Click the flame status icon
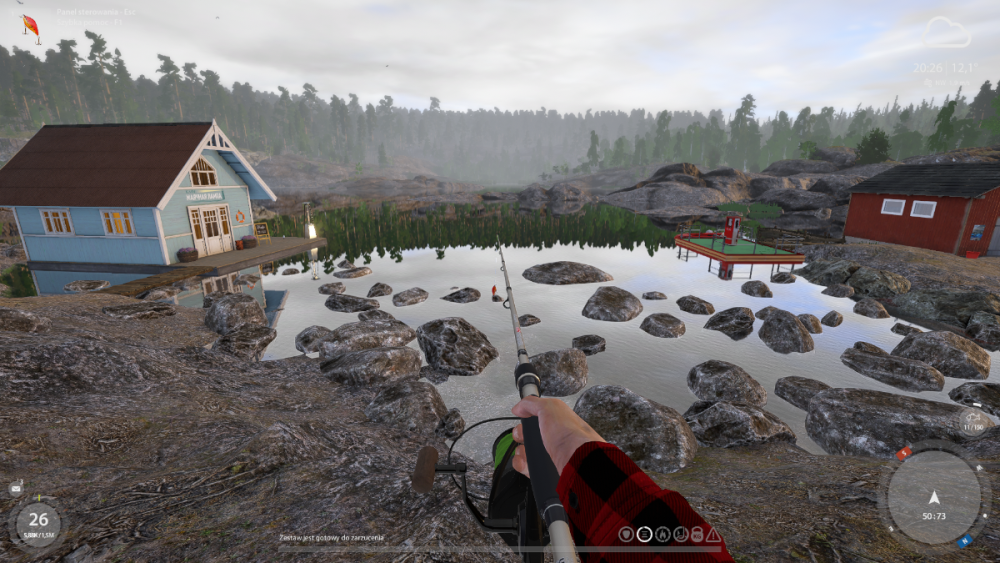 coord(662,535)
